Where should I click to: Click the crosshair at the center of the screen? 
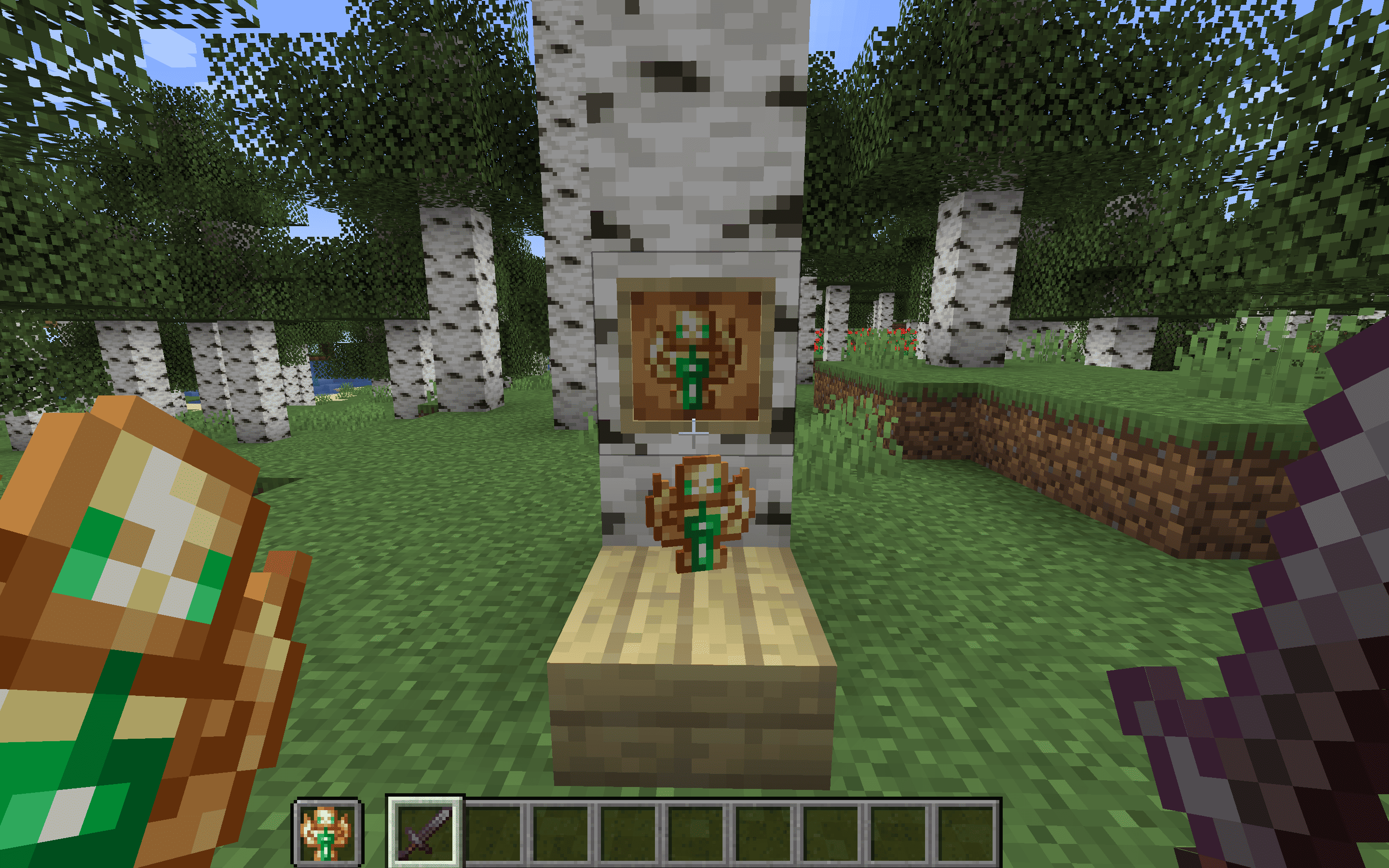click(x=694, y=434)
